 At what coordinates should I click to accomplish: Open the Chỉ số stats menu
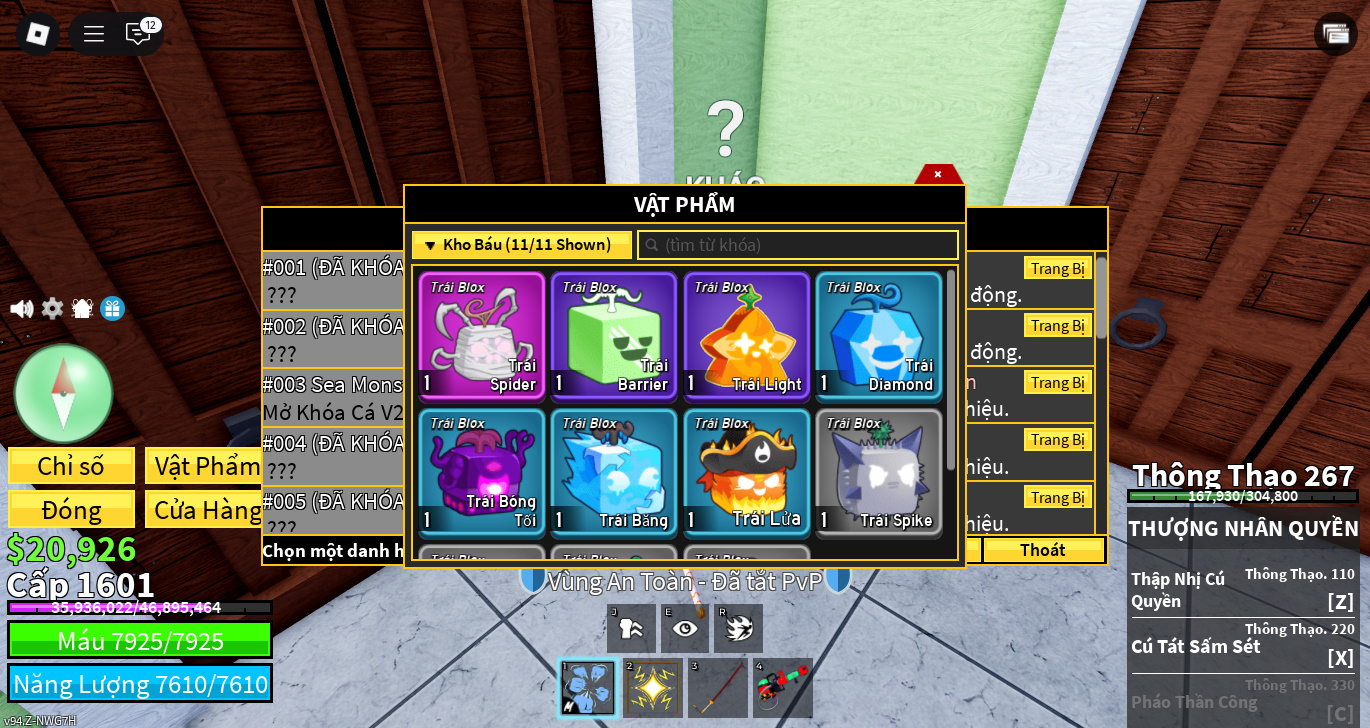tap(71, 466)
